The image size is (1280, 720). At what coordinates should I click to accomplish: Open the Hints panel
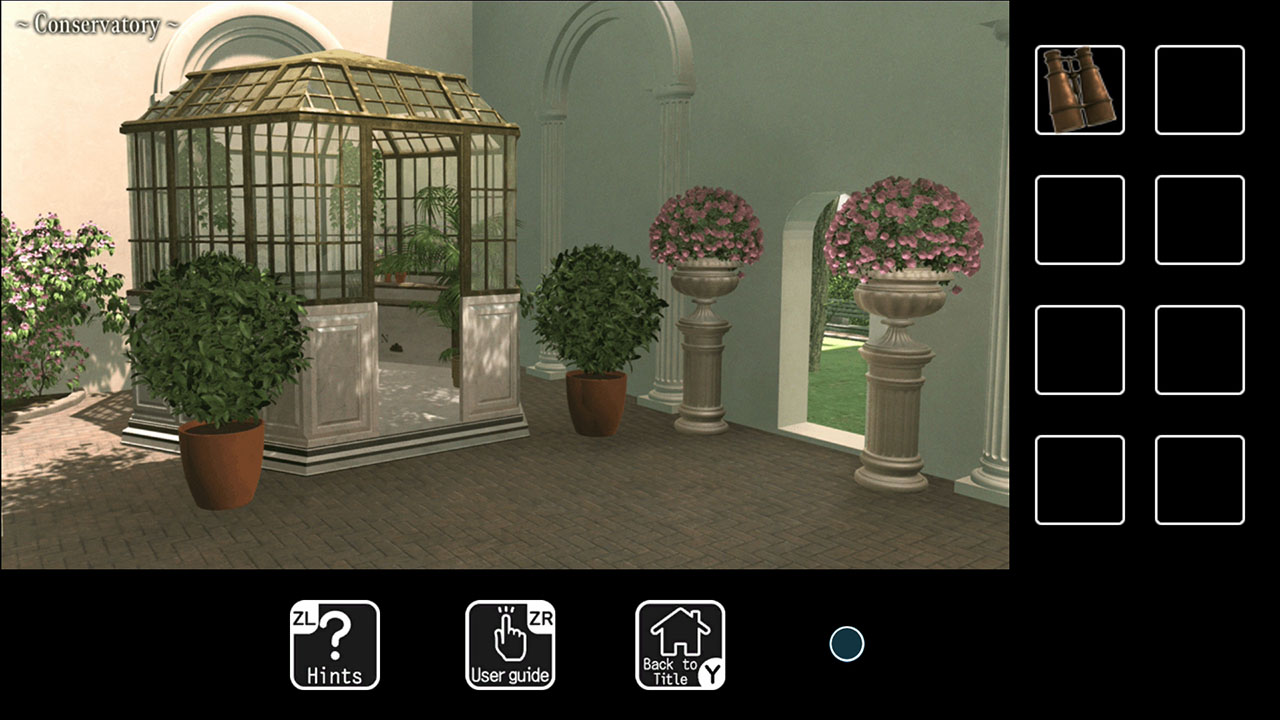pos(335,643)
